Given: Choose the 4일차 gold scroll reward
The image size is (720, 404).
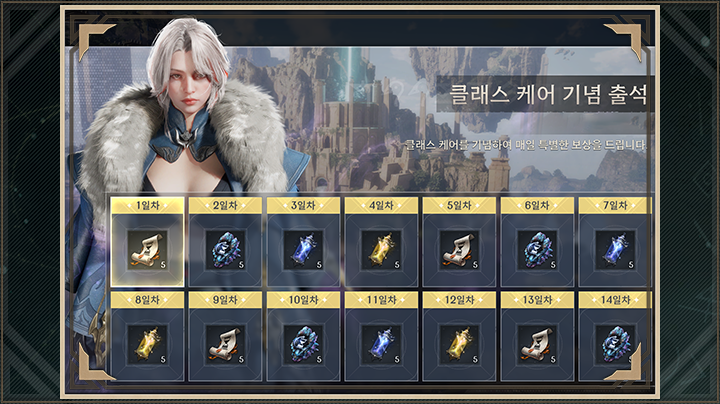Looking at the screenshot, I should [381, 249].
